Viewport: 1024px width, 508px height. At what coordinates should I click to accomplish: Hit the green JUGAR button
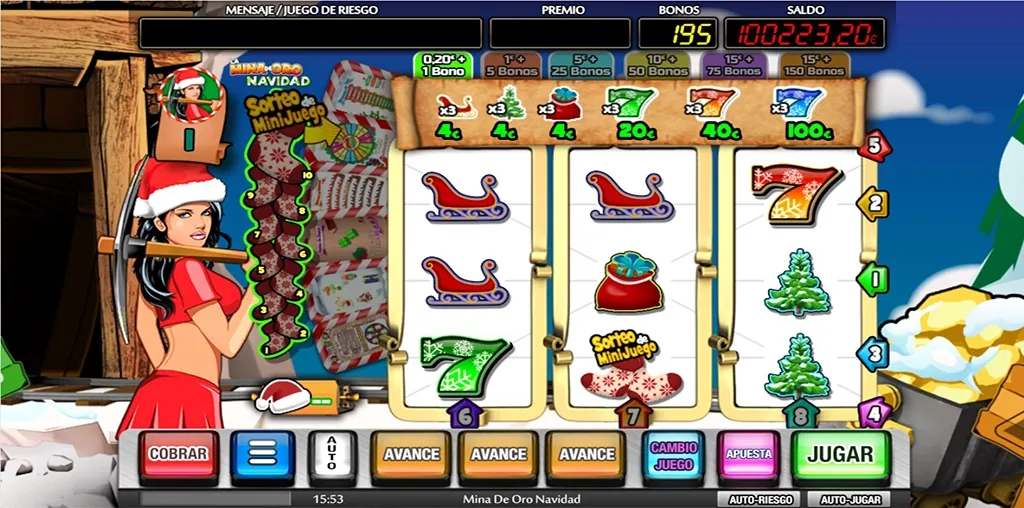[840, 455]
